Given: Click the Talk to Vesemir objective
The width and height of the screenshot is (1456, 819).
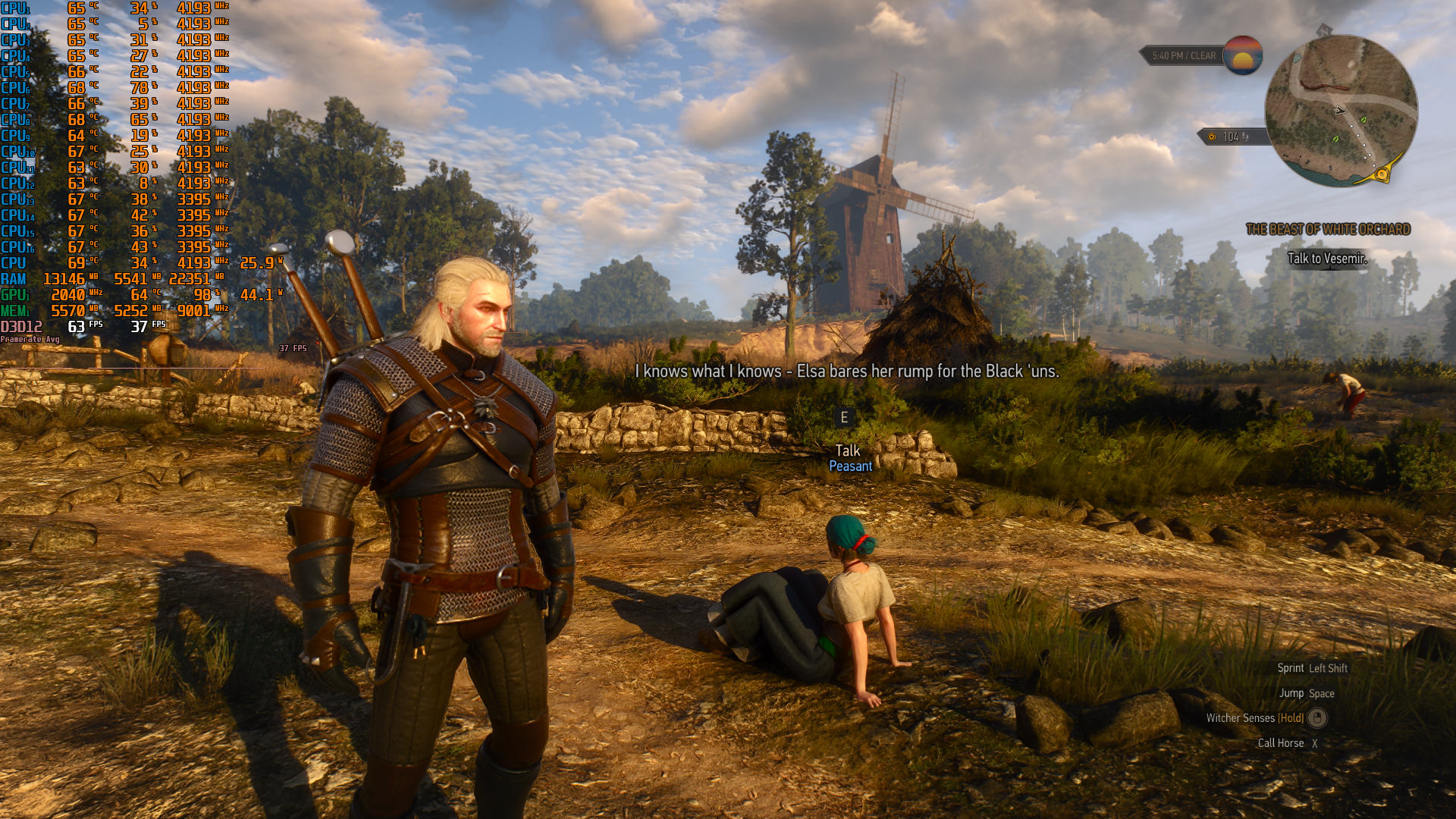Looking at the screenshot, I should (x=1327, y=259).
